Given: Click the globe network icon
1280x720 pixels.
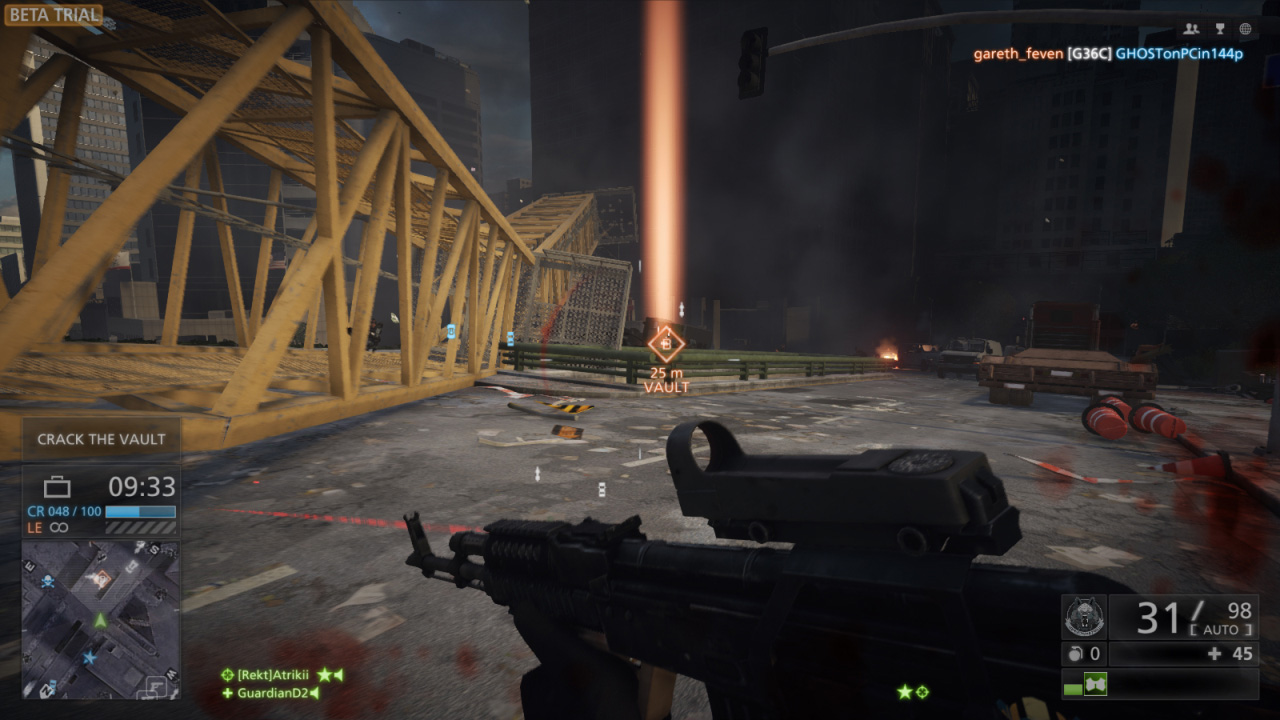Looking at the screenshot, I should 1245,29.
